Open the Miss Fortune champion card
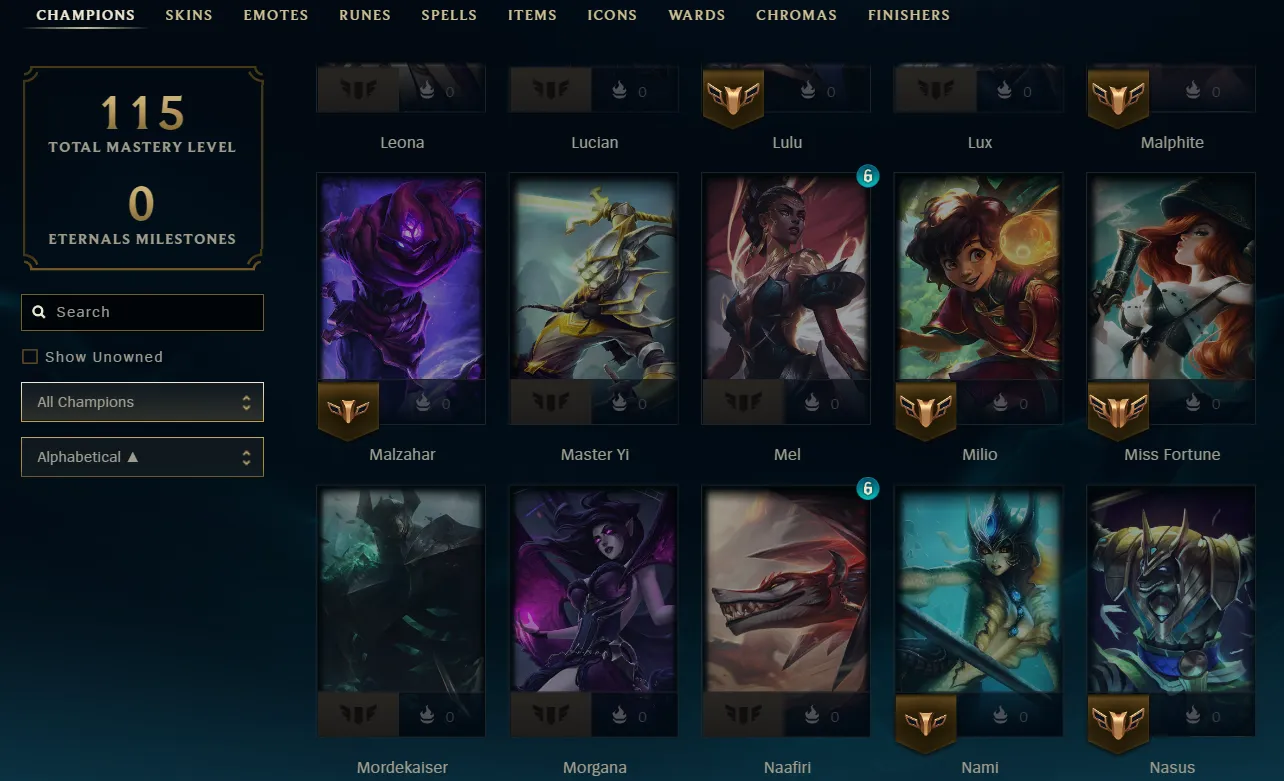Viewport: 1284px width, 781px height. [x=1172, y=278]
